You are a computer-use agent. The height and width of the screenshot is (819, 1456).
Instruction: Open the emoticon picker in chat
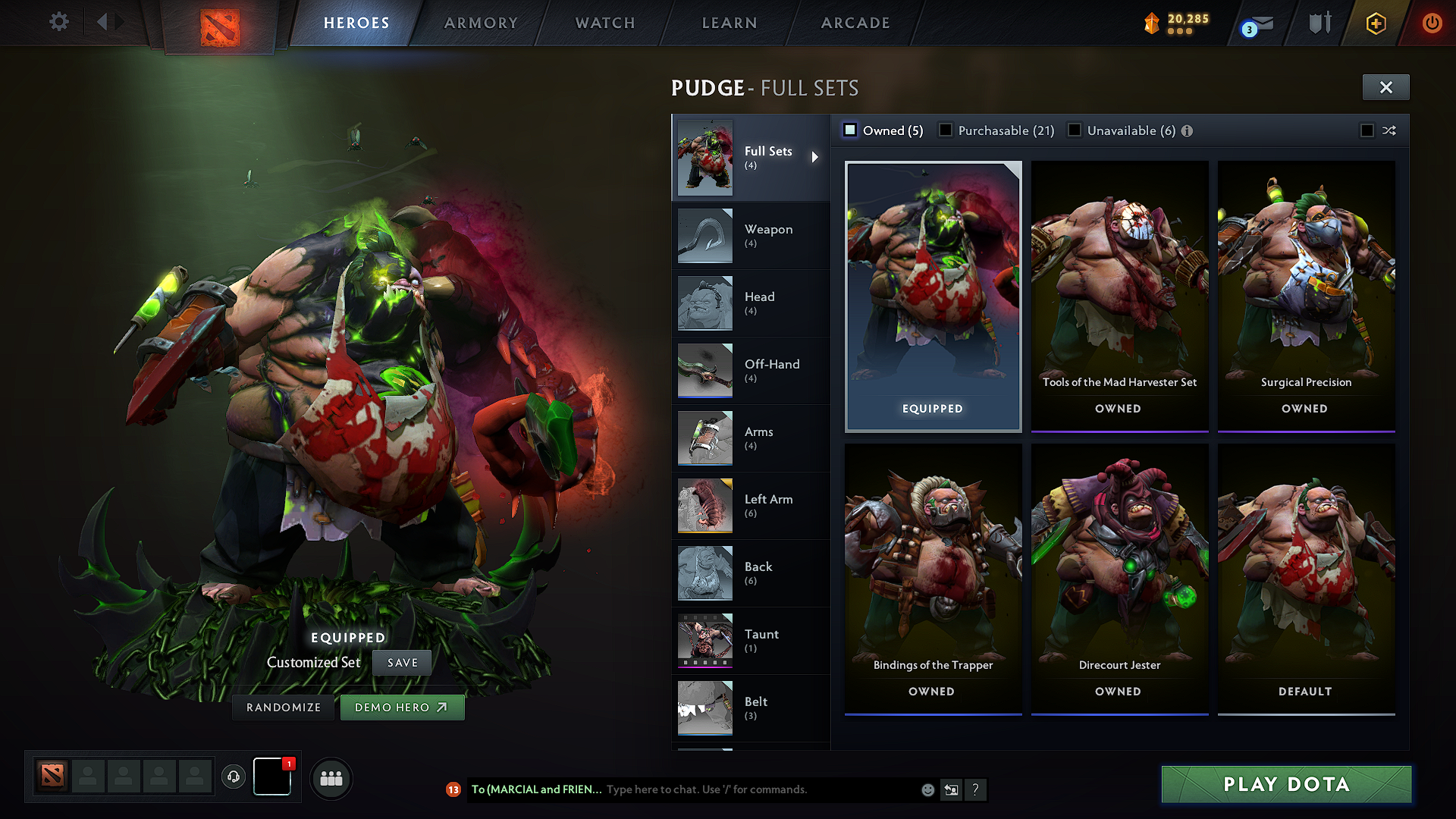coord(927,789)
